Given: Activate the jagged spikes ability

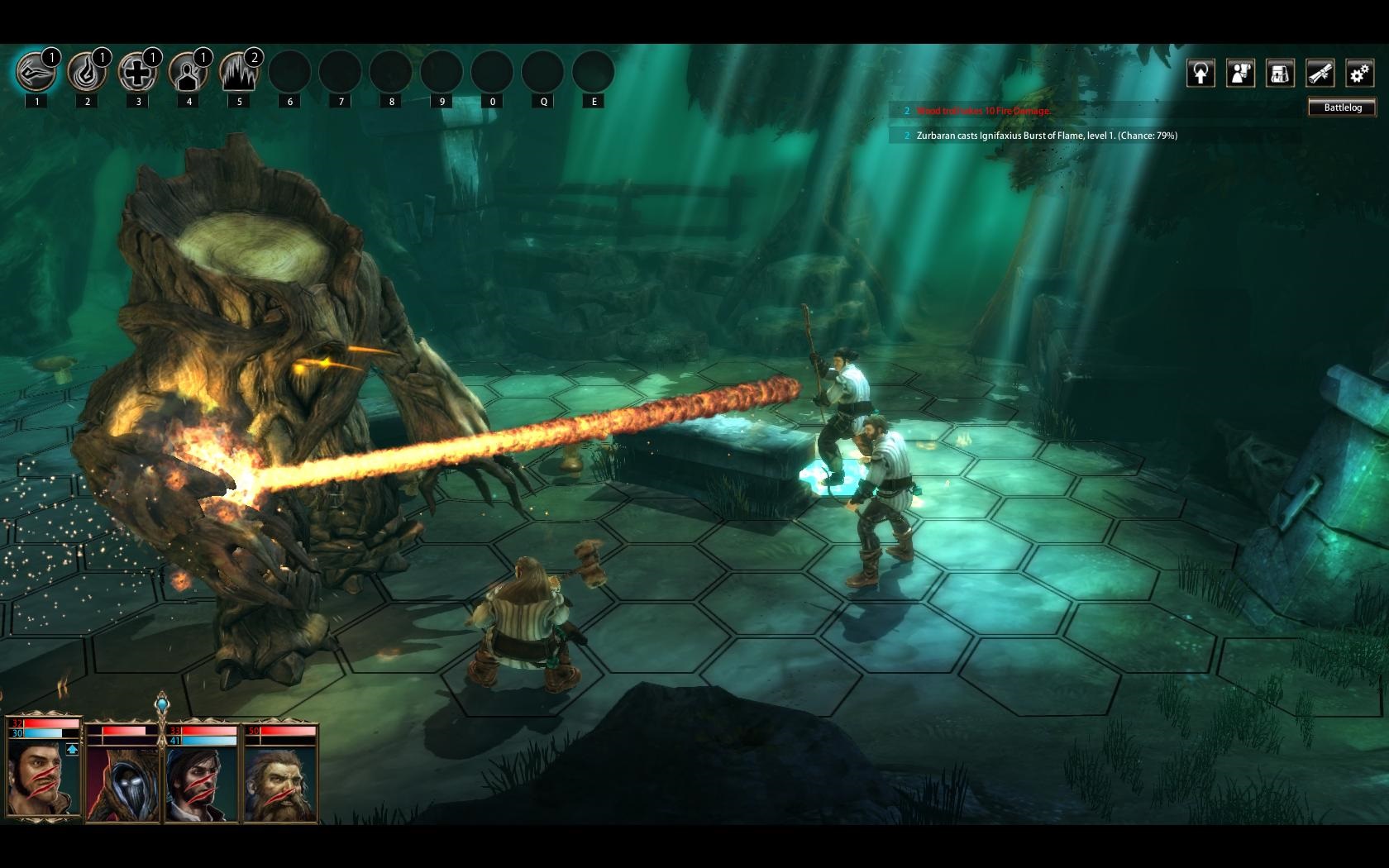Looking at the screenshot, I should [x=239, y=73].
